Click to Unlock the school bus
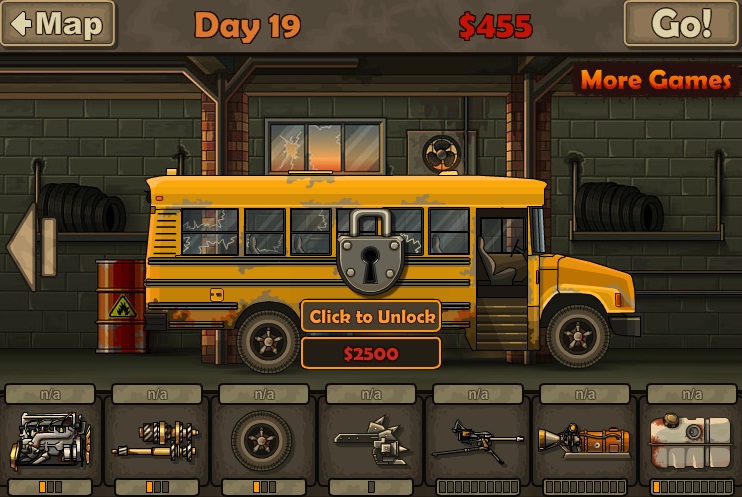Viewport: 742px width, 497px height. [x=371, y=317]
